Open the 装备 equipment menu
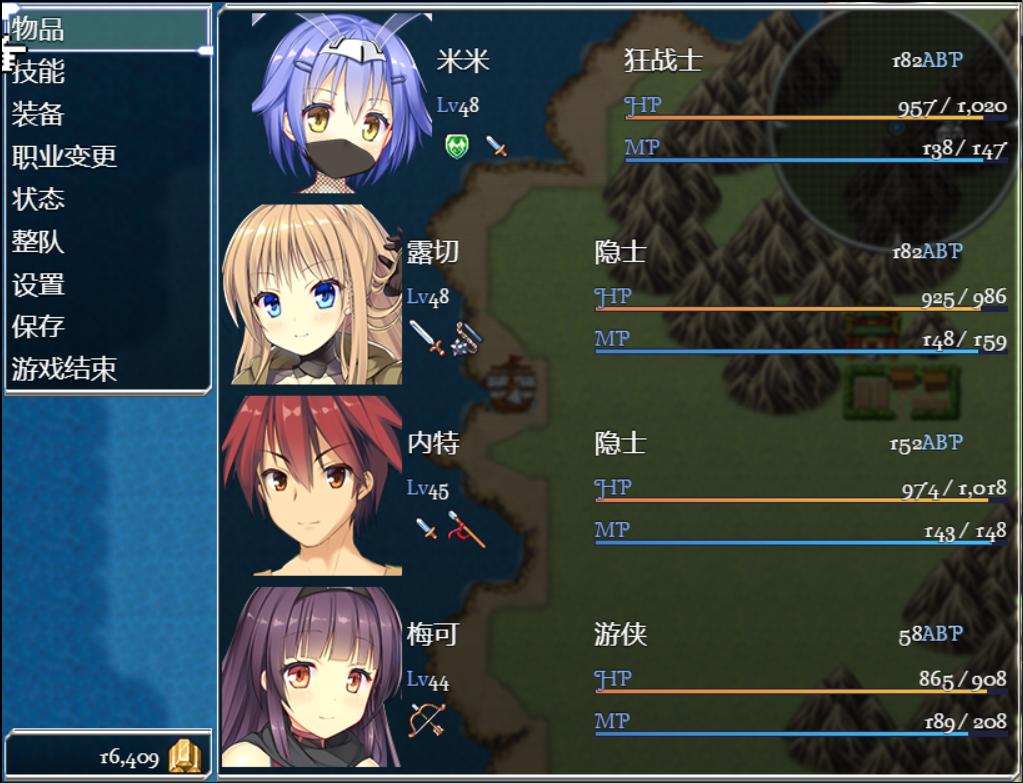1023x783 pixels. pyautogui.click(x=40, y=115)
